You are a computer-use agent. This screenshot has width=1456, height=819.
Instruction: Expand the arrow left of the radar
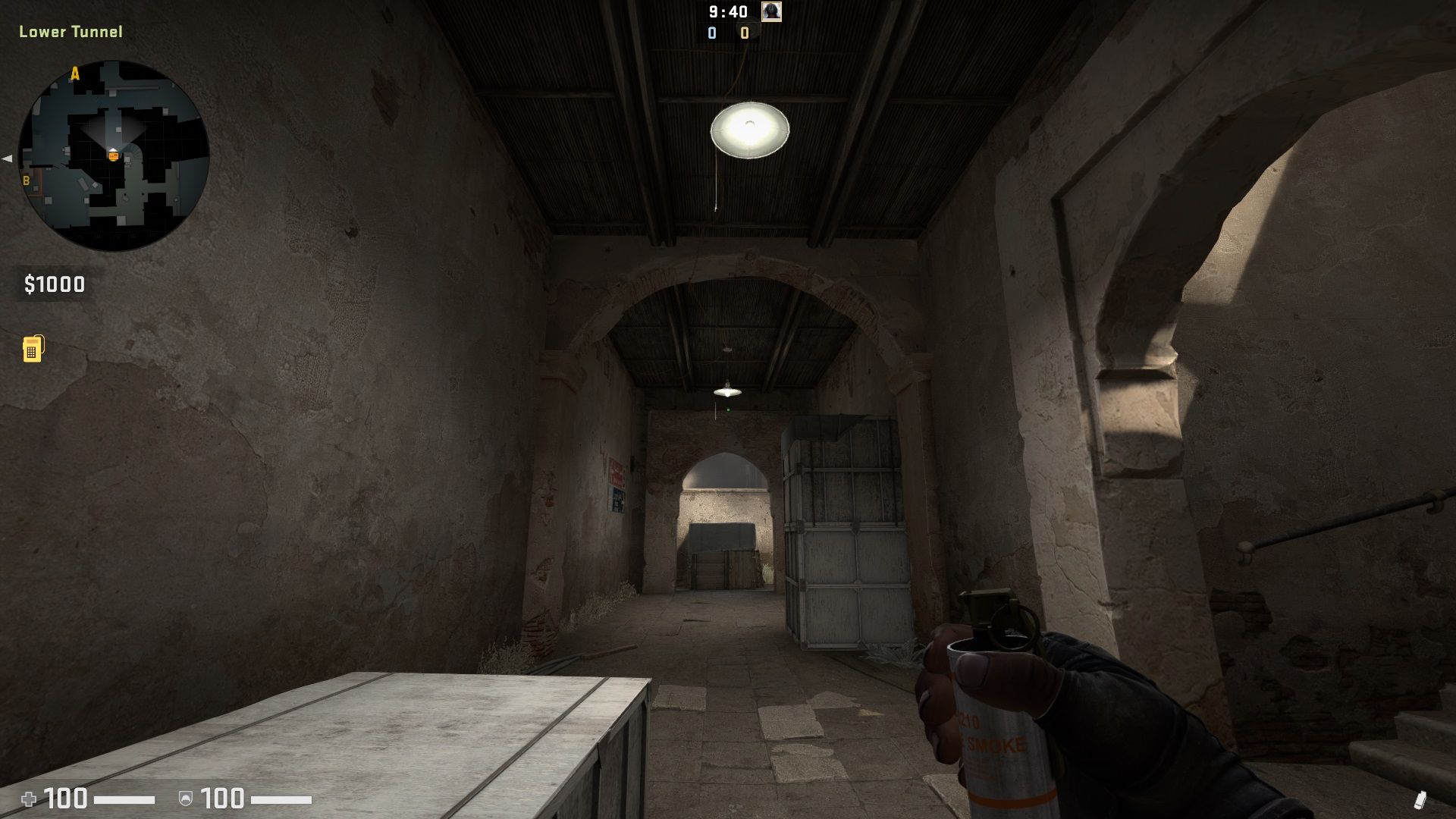coord(6,158)
